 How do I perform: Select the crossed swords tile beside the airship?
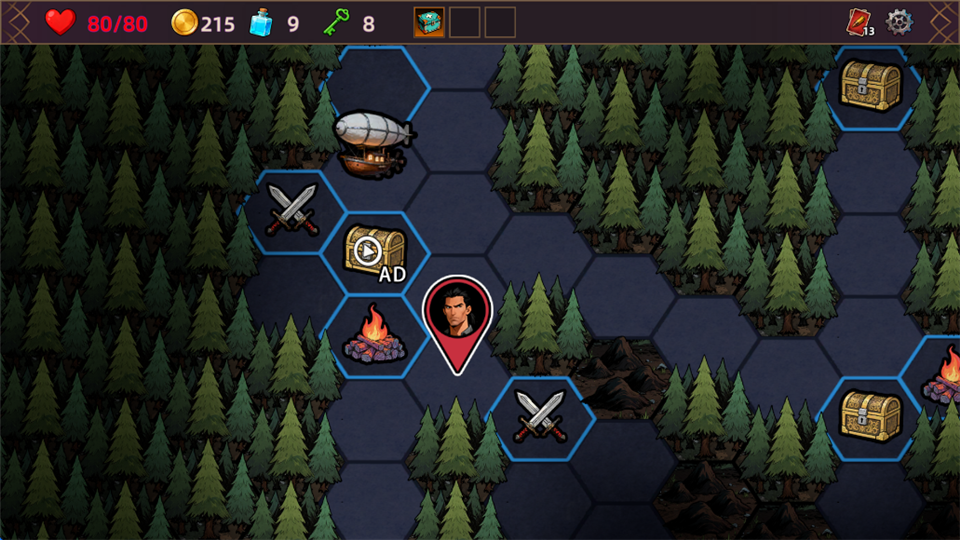click(x=292, y=212)
